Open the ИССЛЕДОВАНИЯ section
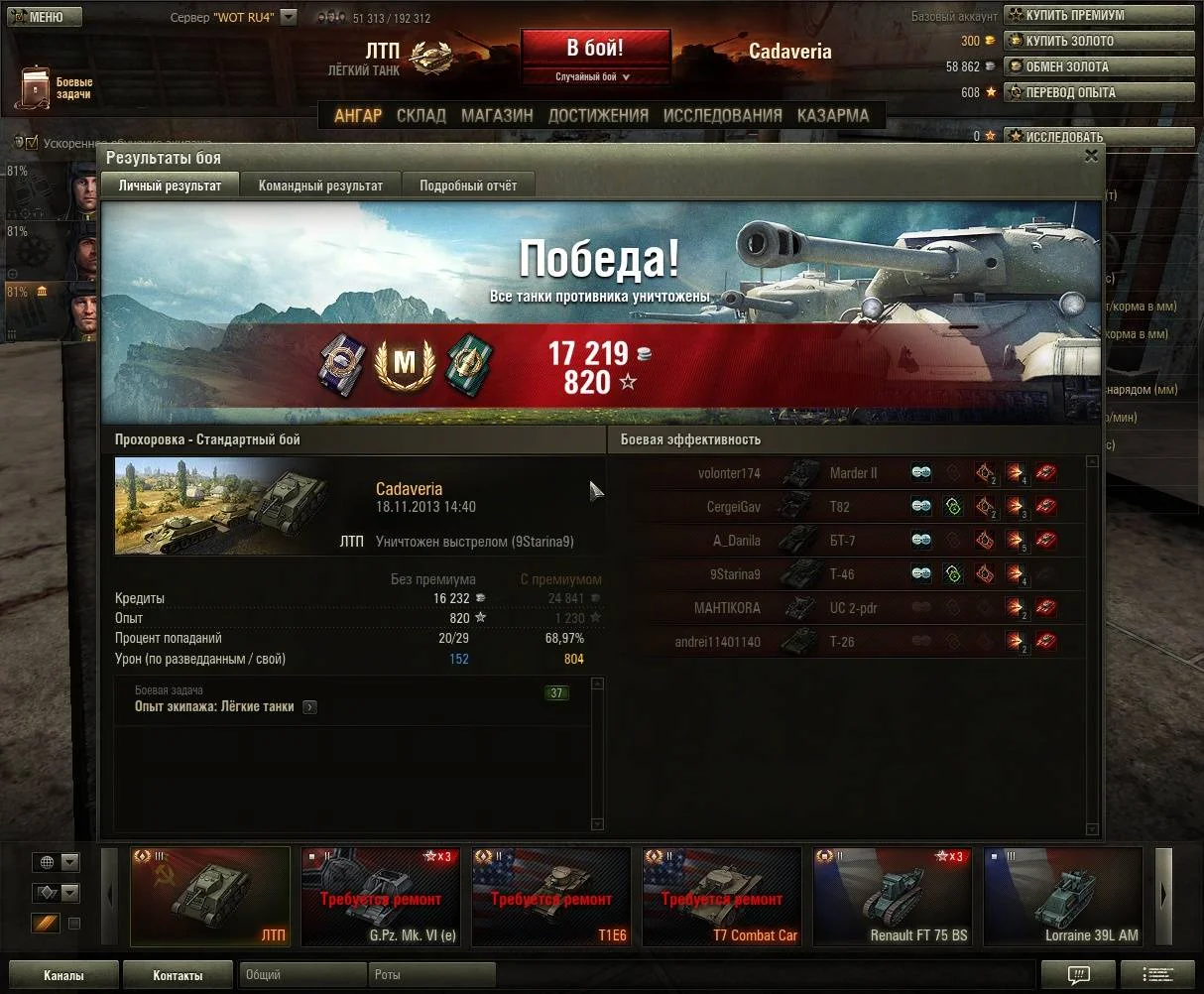1204x994 pixels. point(722,115)
